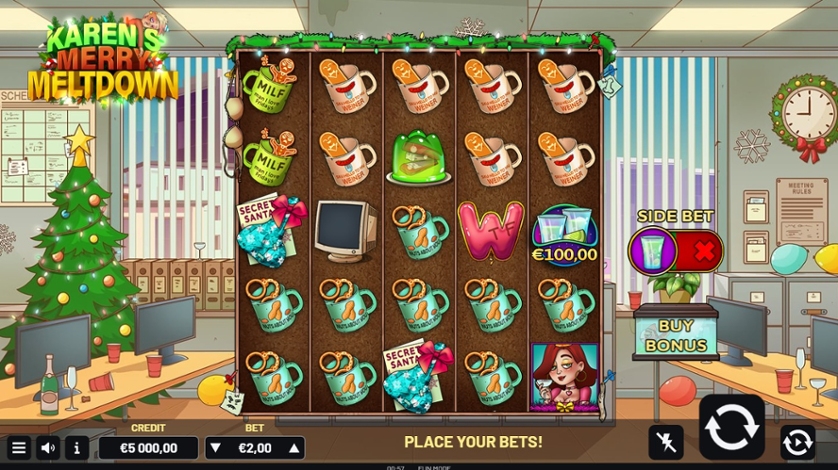Increase the bet with the up arrow
This screenshot has height=470, width=838.
pyautogui.click(x=293, y=447)
